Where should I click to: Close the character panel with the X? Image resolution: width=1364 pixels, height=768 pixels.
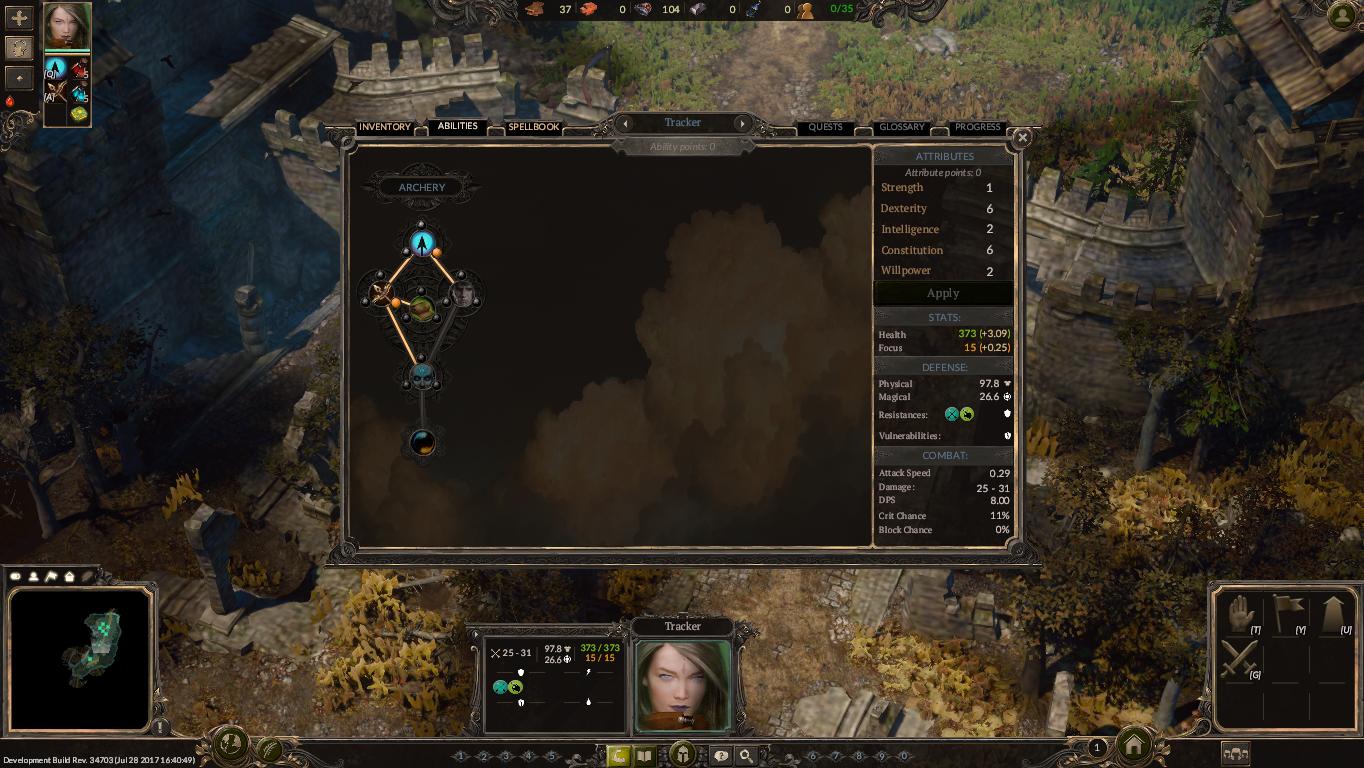tap(1022, 138)
